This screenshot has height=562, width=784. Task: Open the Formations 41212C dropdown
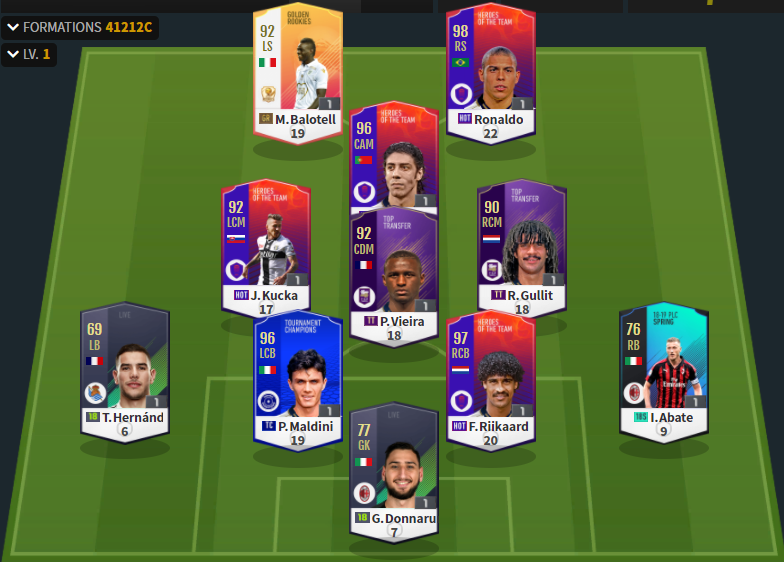tap(80, 27)
